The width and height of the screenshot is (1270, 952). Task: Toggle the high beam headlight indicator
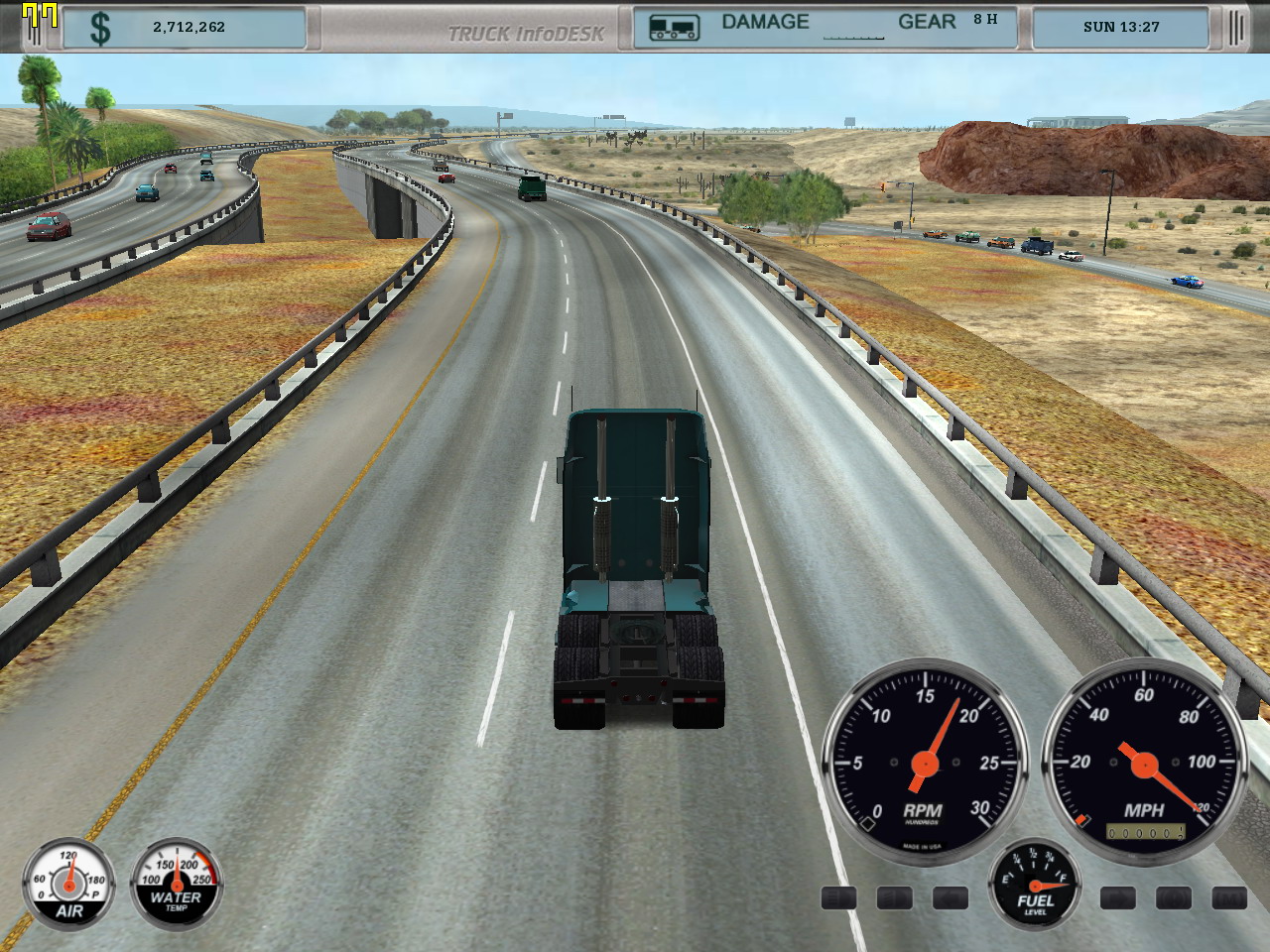838,898
